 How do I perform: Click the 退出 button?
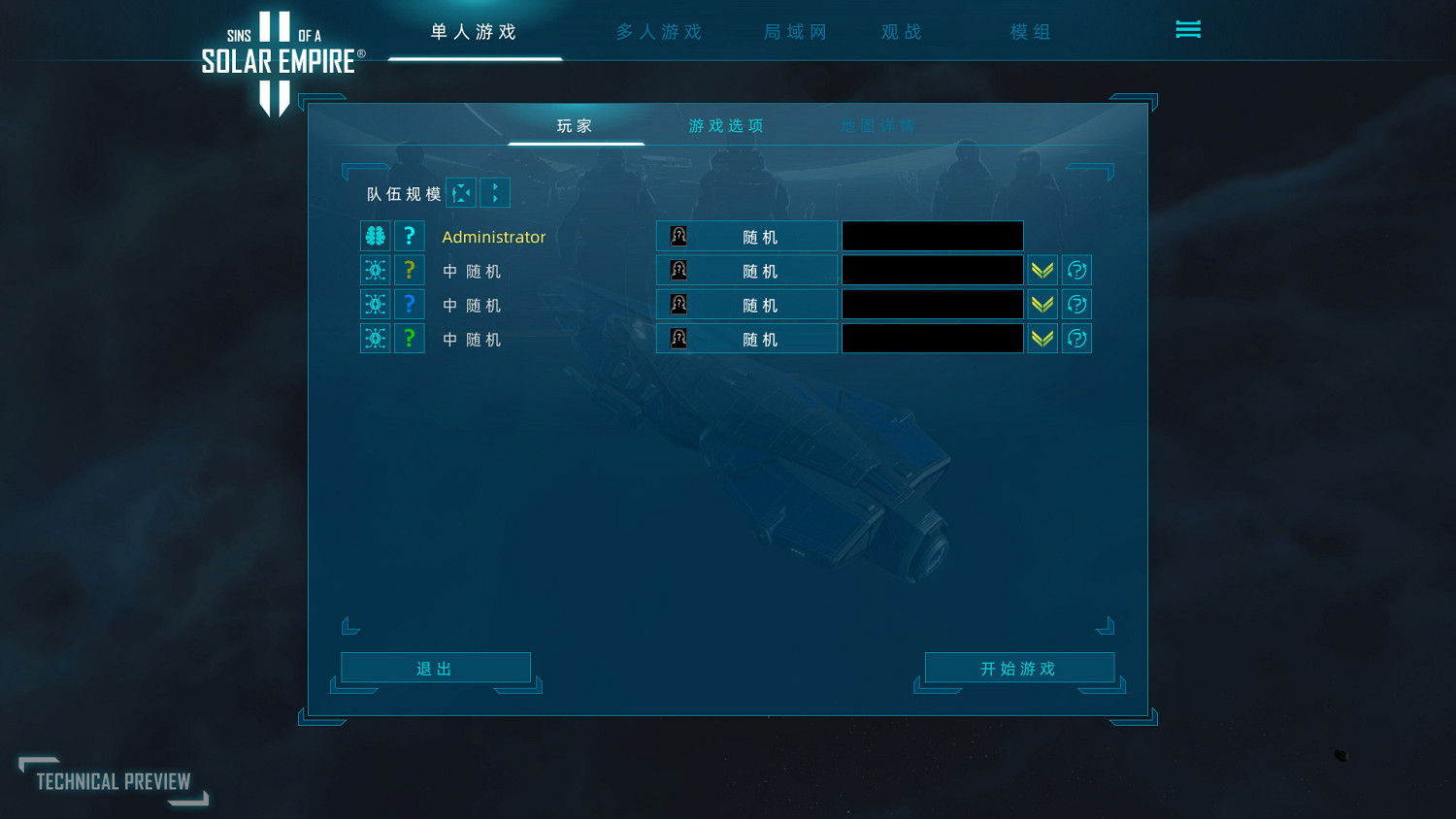coord(436,668)
